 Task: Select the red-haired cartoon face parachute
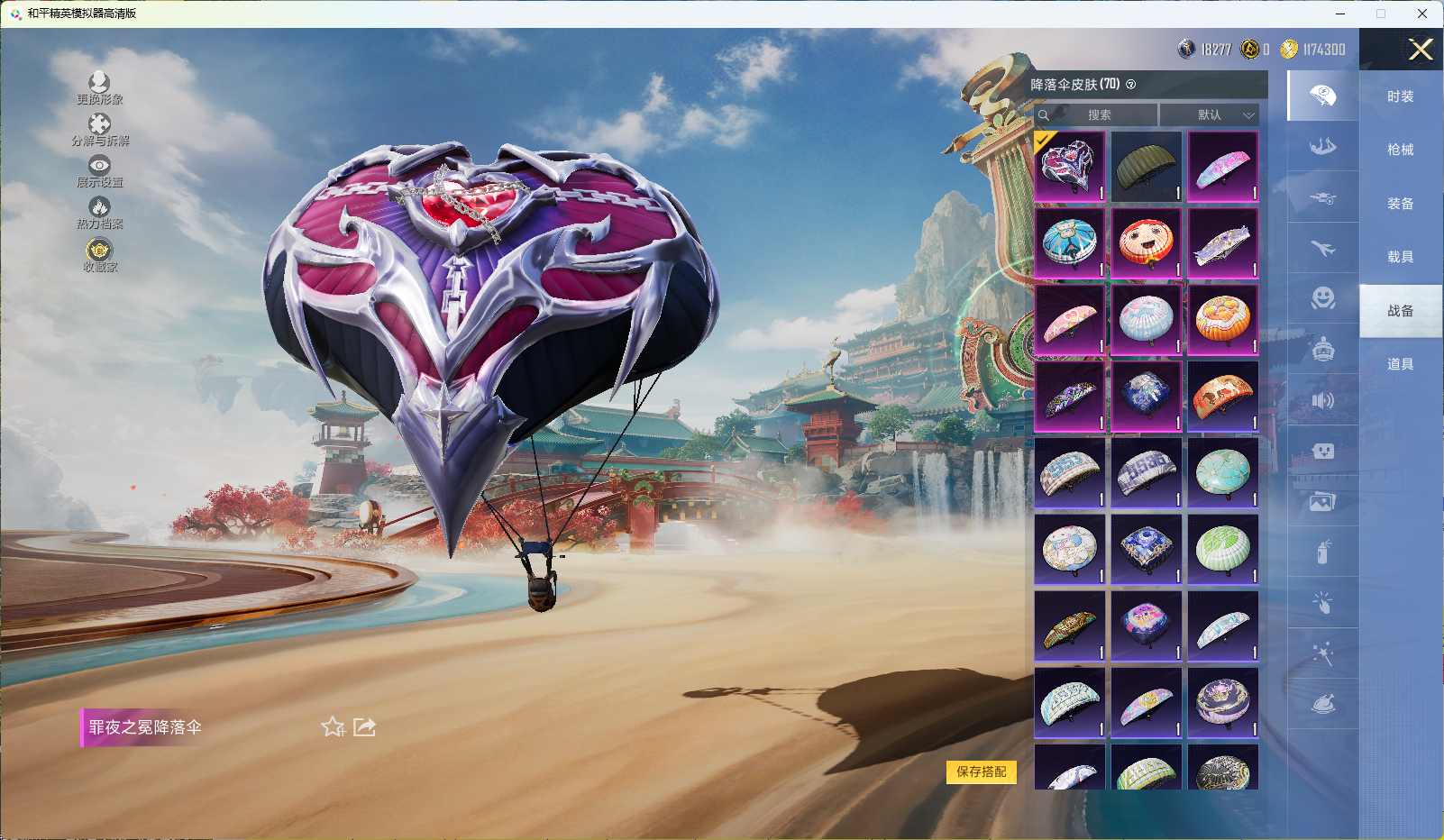[1146, 243]
